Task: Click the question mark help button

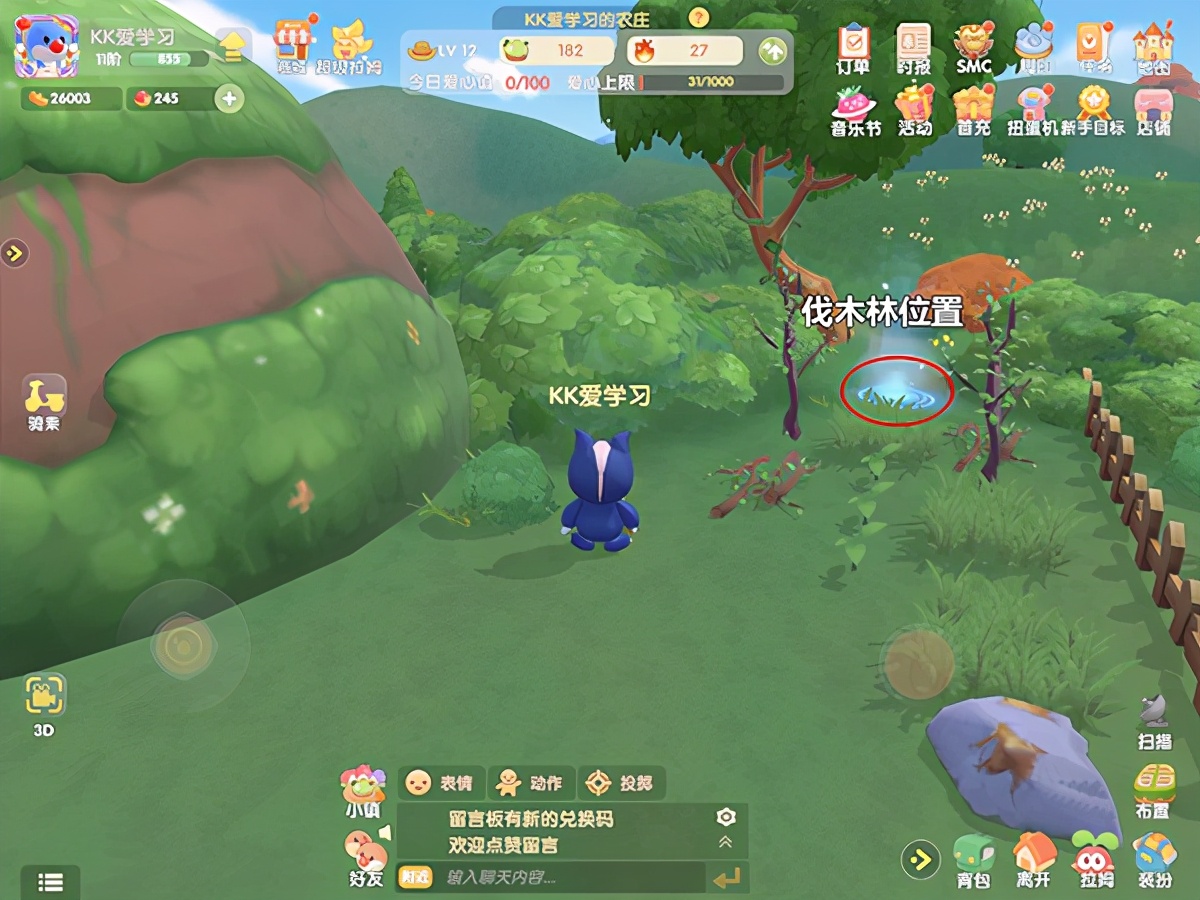Action: [699, 17]
